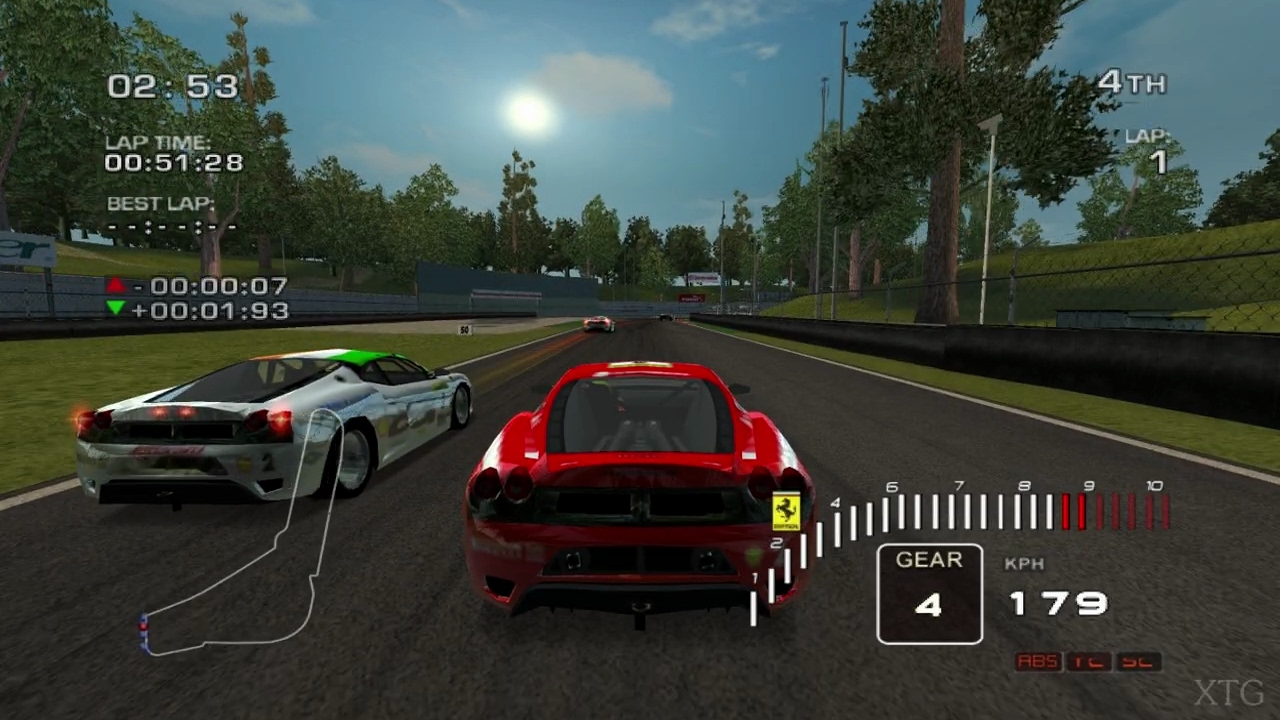Open the GEAR display box
The height and width of the screenshot is (720, 1280).
coord(929,593)
